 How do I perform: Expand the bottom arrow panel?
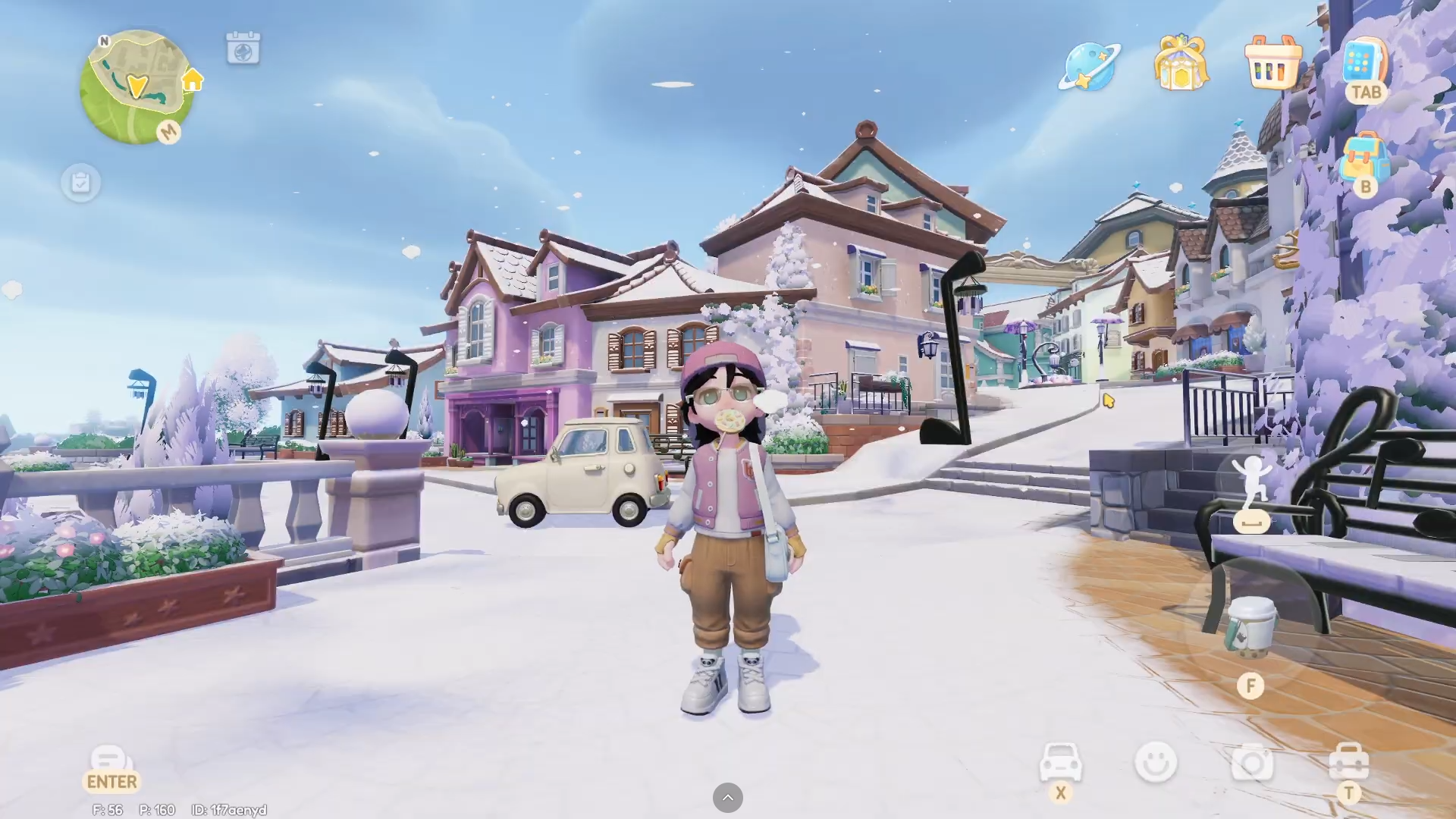pyautogui.click(x=727, y=798)
